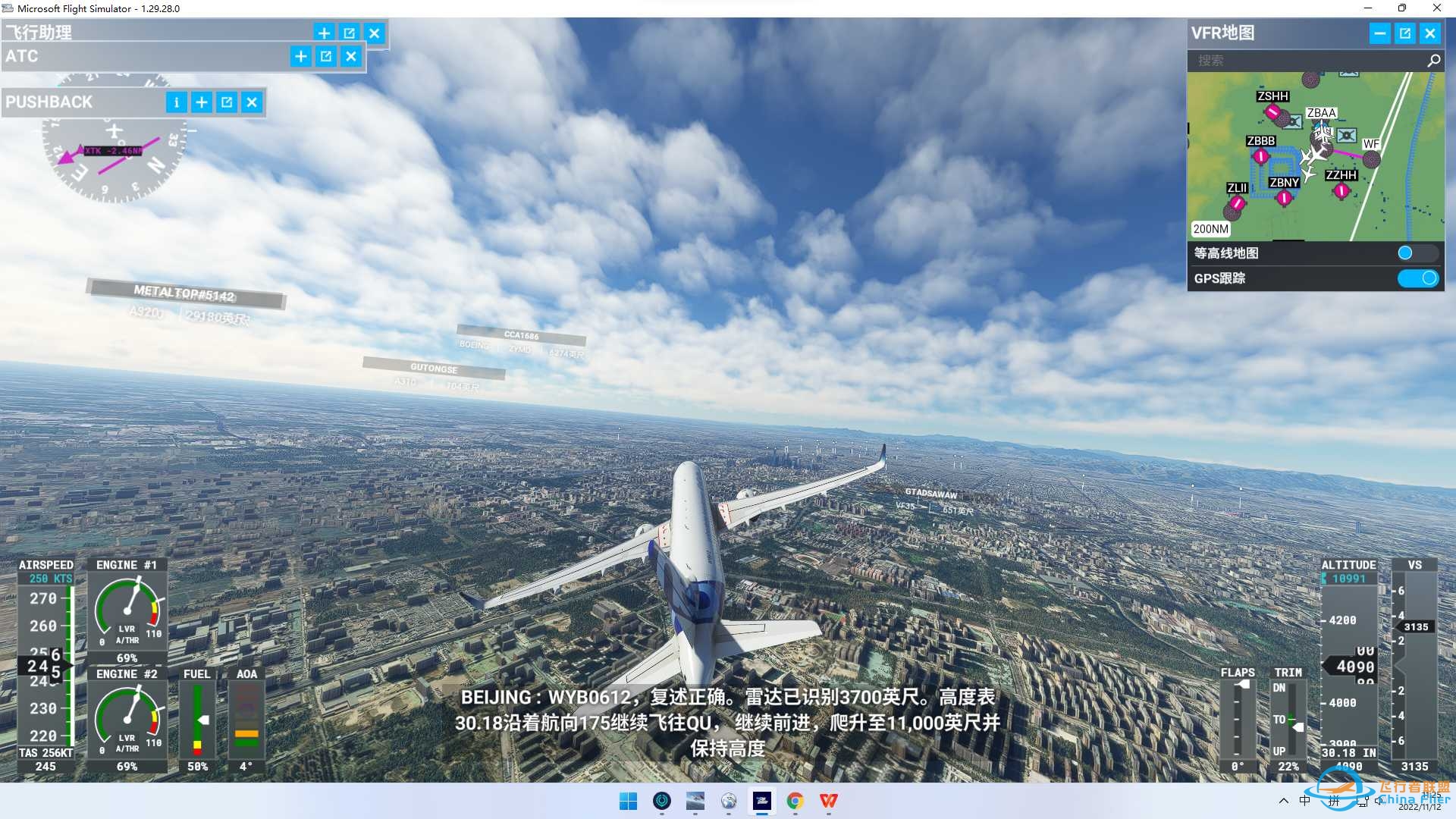Close the PUSHBACK panel
This screenshot has height=819, width=1456.
[x=252, y=102]
